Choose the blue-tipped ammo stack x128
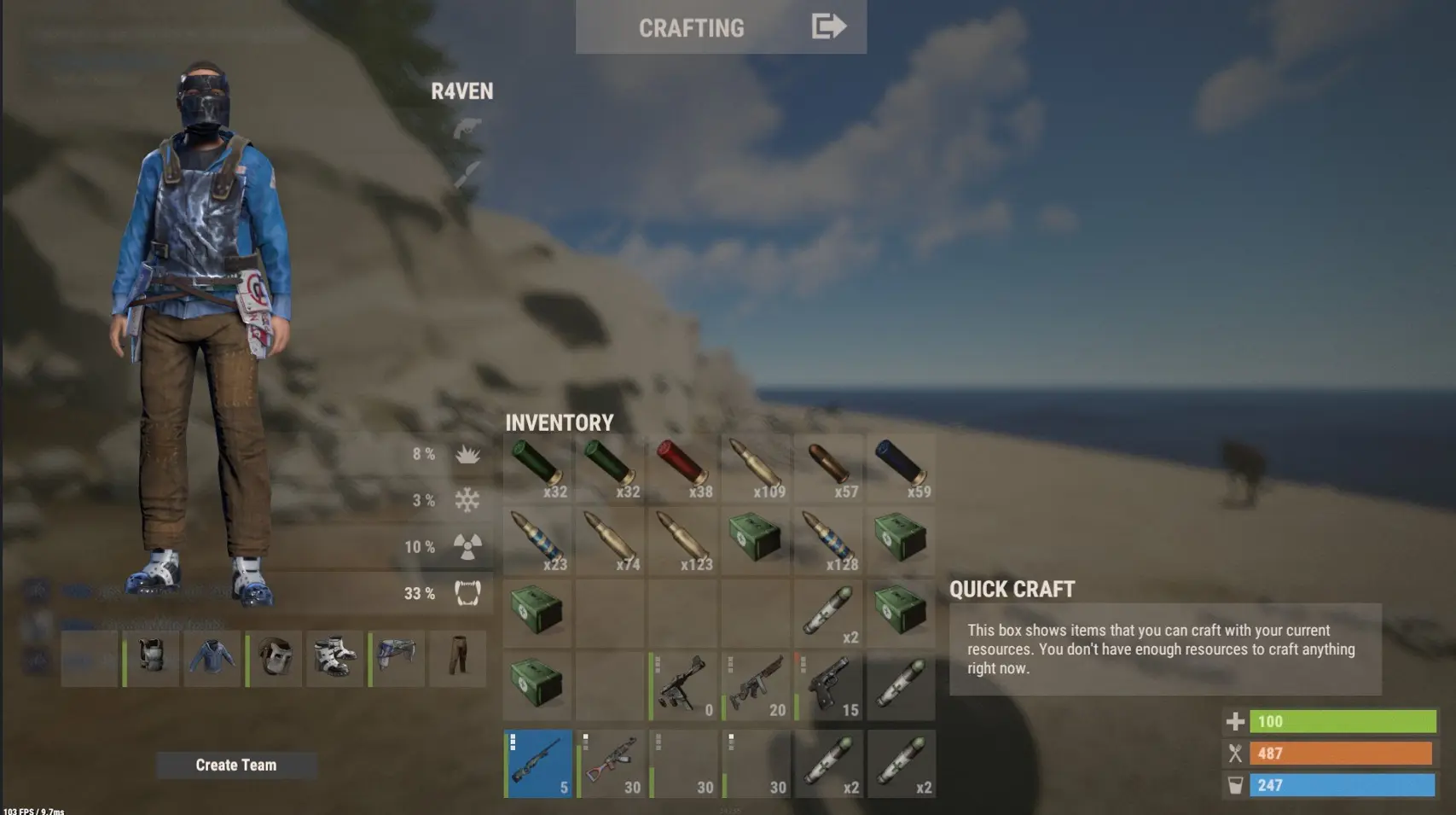 [829, 540]
